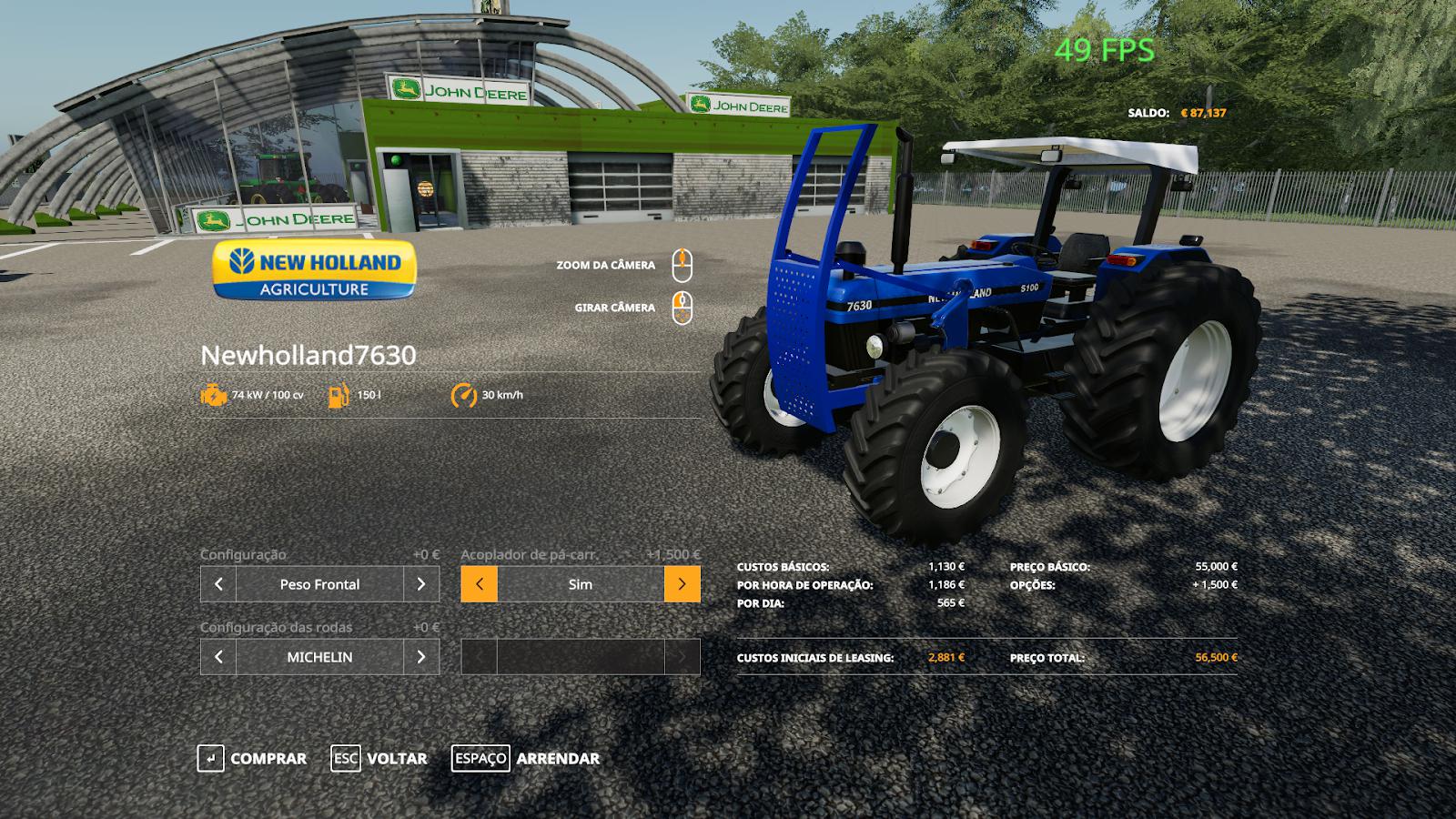Click previous arrow for Acoplador de pá-carr.
The height and width of the screenshot is (819, 1456).
point(480,584)
